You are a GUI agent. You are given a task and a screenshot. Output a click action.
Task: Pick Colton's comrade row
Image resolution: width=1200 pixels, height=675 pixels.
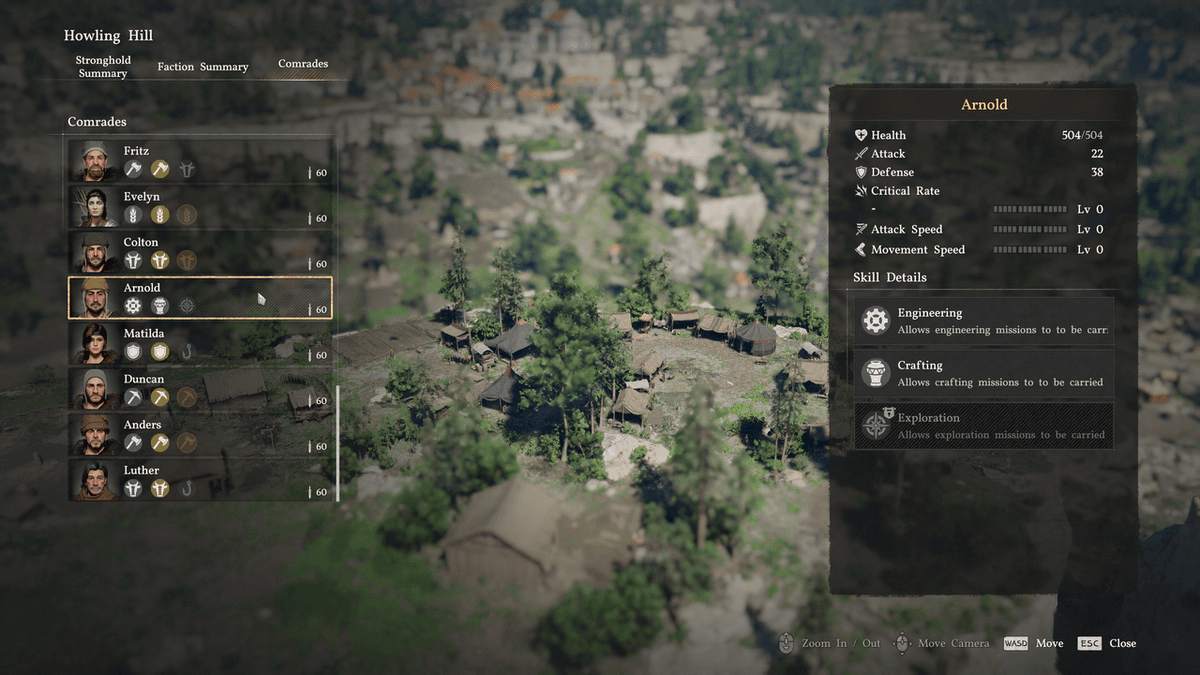tap(200, 252)
